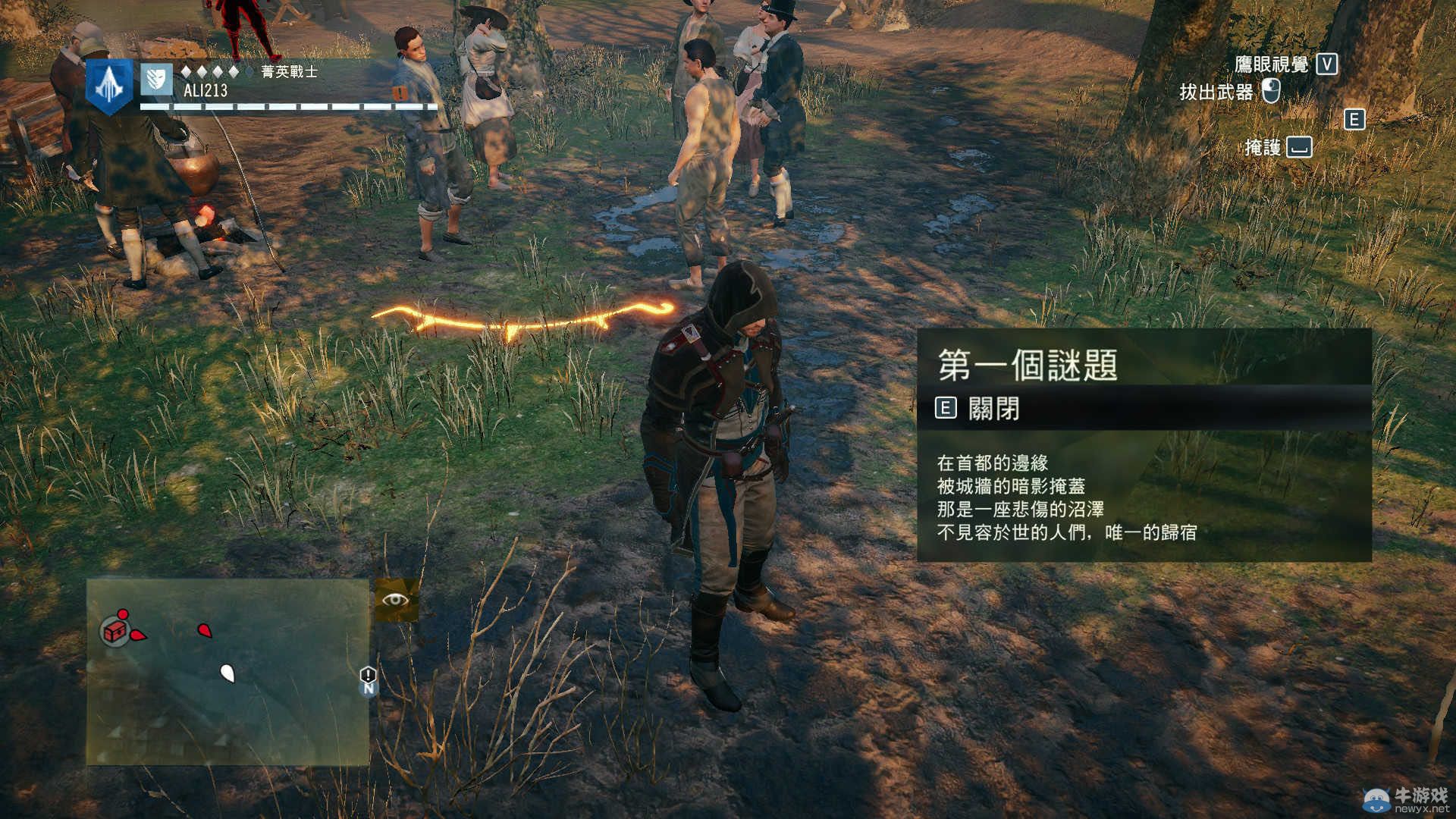Click the orange alert icon above the health bar
Screen dimensions: 1456x819
(400, 93)
